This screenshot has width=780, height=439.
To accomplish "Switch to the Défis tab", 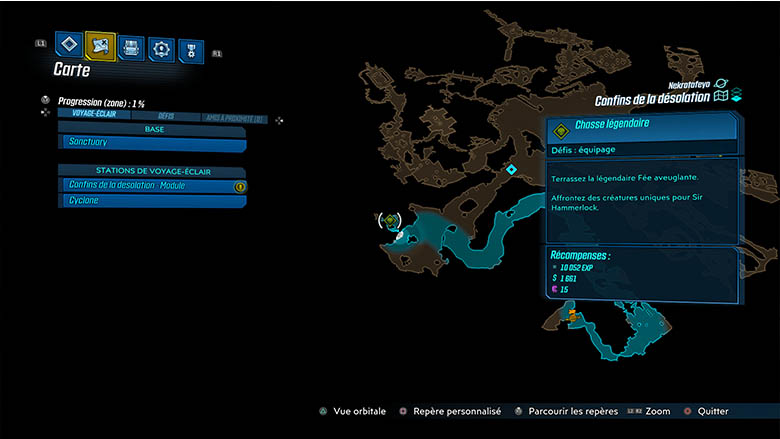I will click(x=166, y=116).
